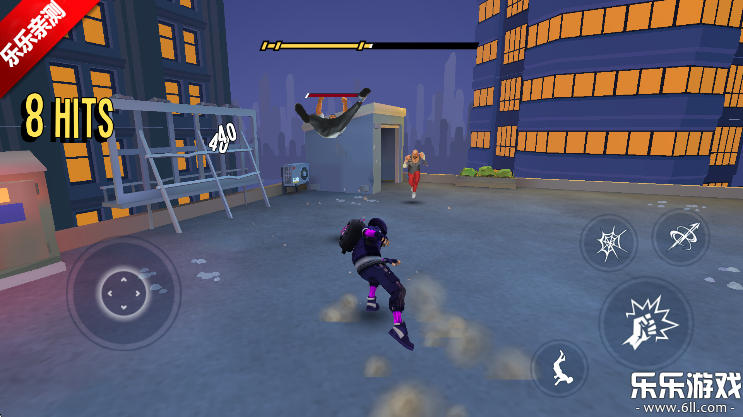Activate the spider web shot ability

click(x=608, y=243)
